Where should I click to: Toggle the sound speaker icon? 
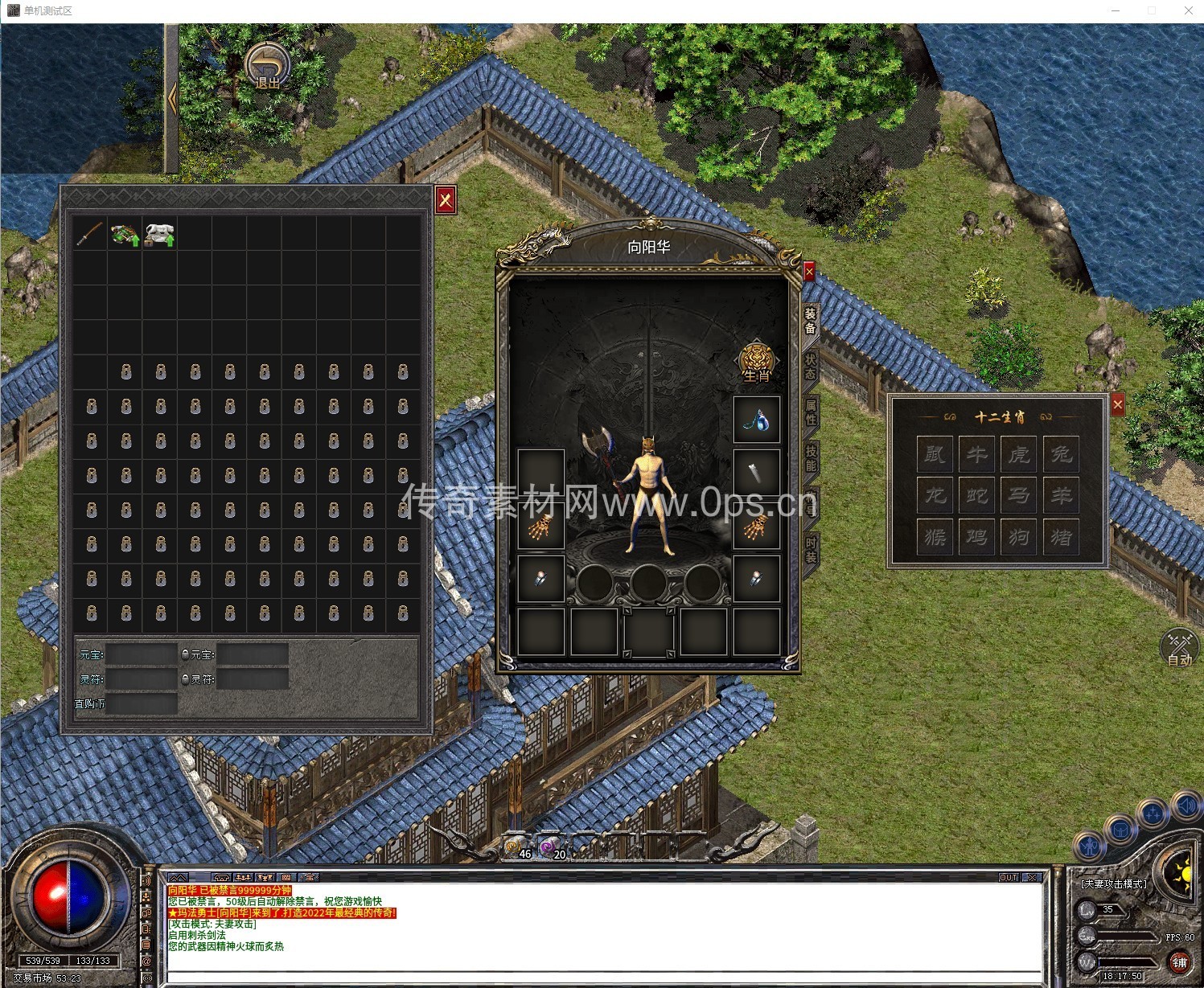point(1186,805)
